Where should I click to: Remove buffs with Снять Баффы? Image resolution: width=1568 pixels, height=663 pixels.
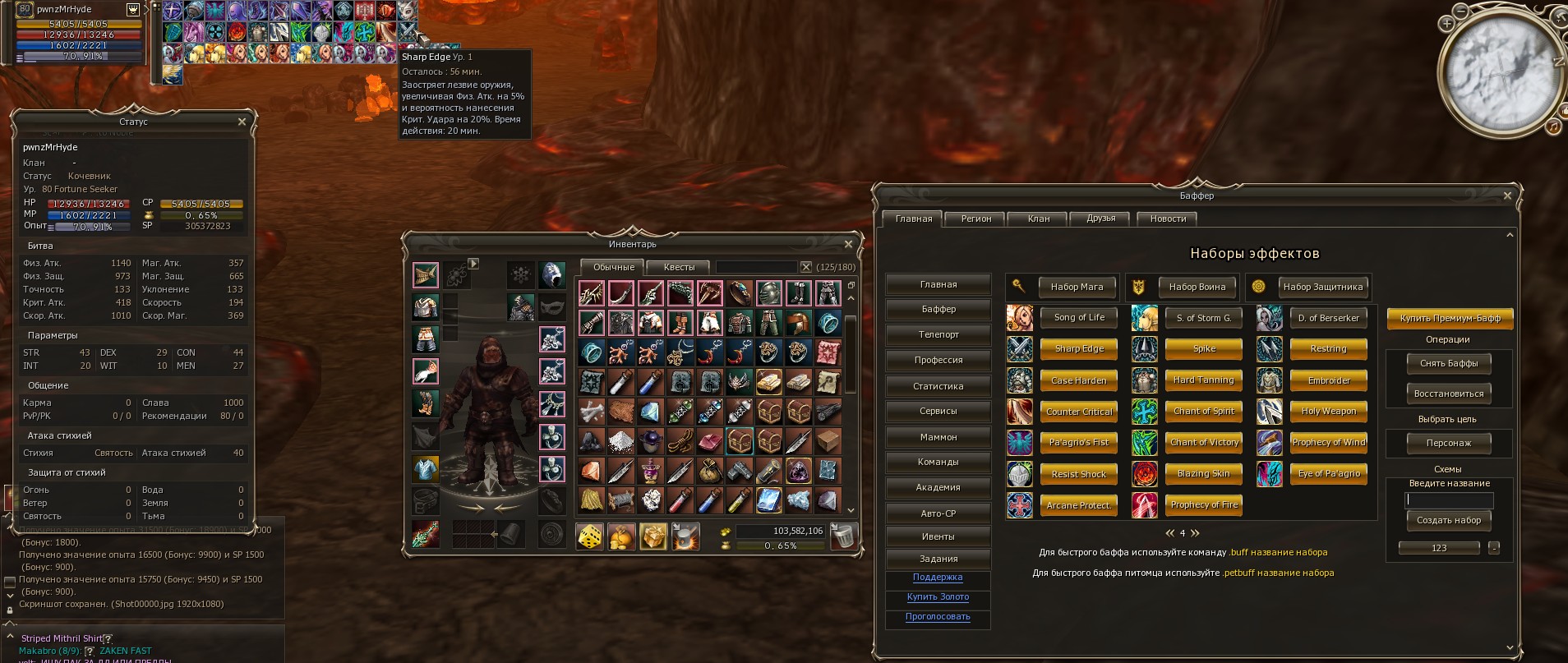point(1449,363)
